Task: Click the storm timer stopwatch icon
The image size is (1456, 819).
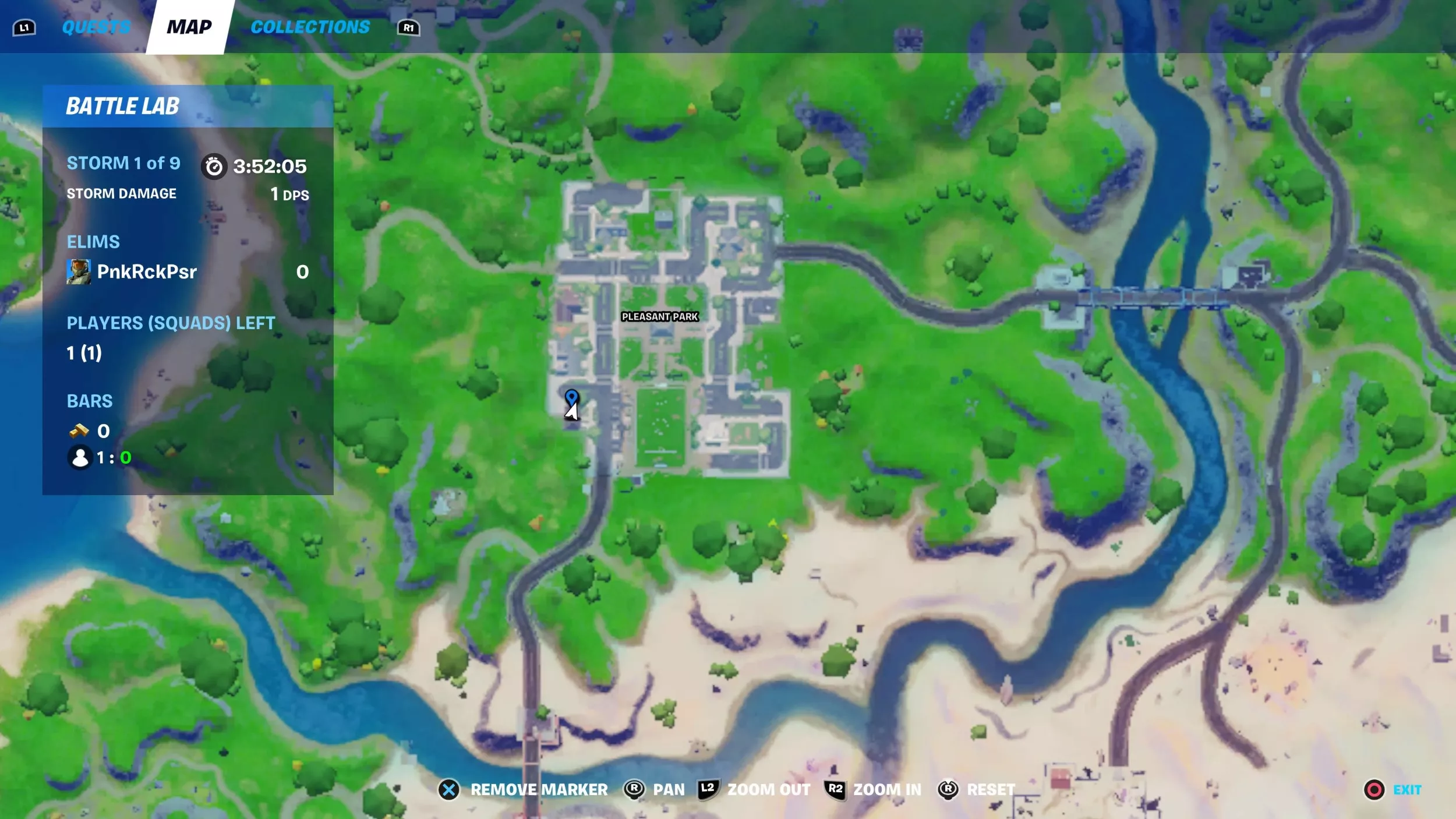Action: point(215,165)
